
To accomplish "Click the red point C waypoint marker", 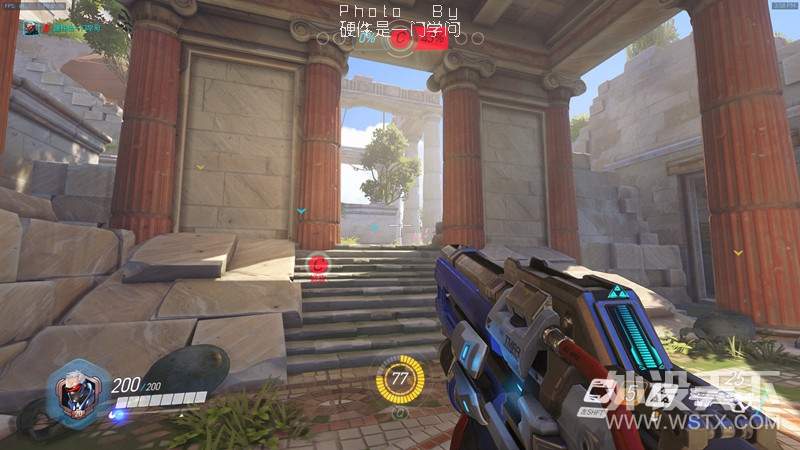I will pos(318,264).
